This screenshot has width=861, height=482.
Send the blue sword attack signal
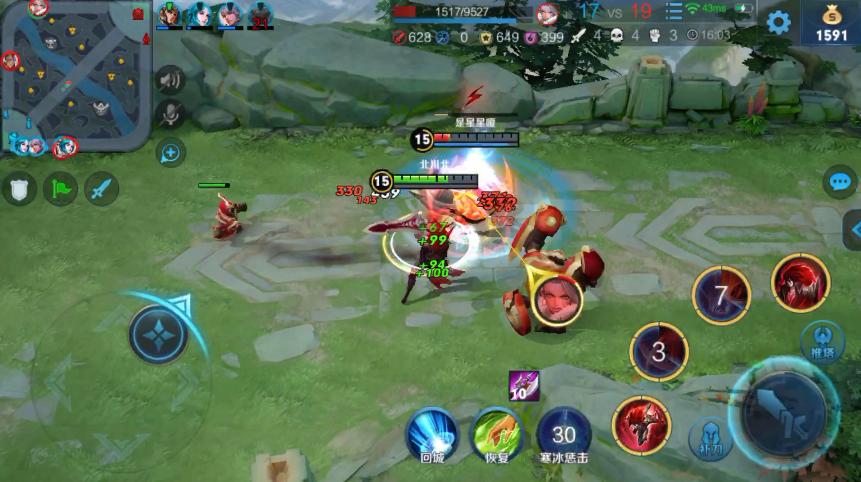101,188
